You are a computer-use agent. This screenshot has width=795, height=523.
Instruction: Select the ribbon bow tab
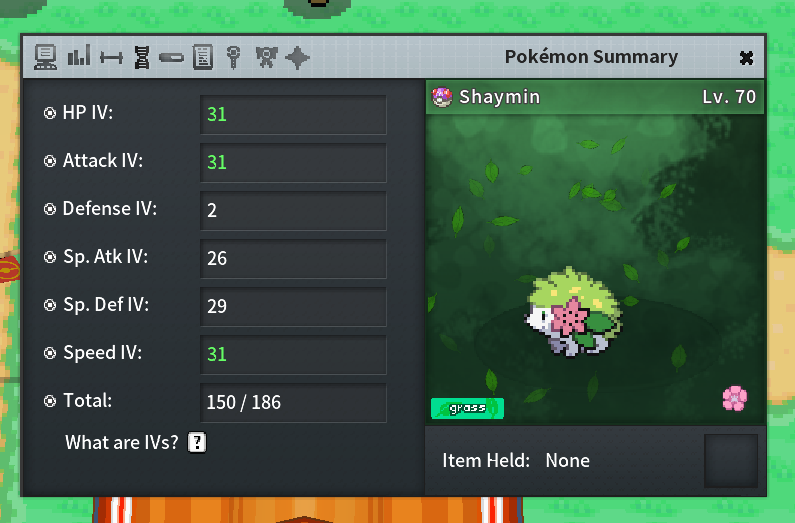265,57
